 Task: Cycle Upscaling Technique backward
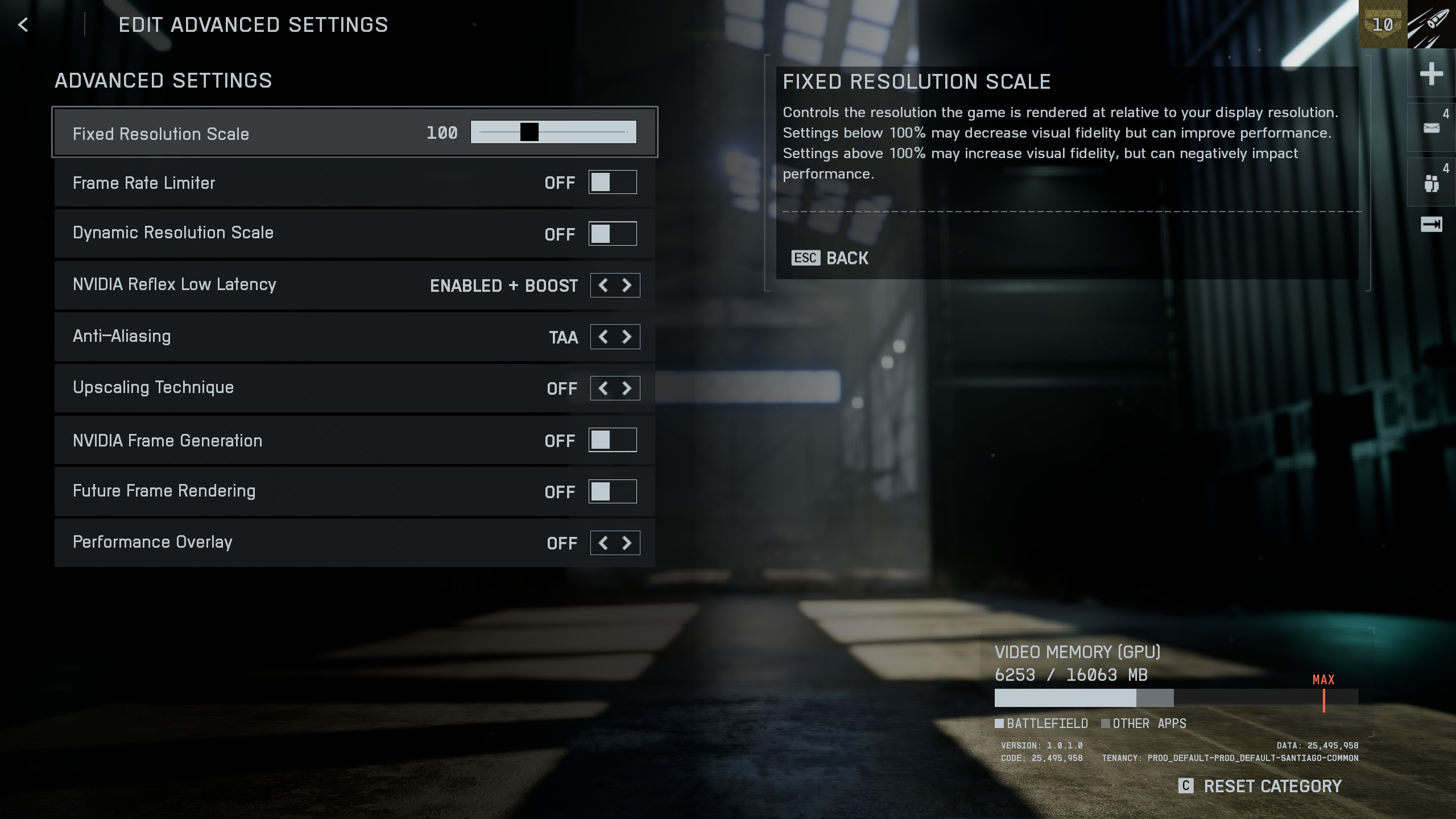(x=603, y=388)
